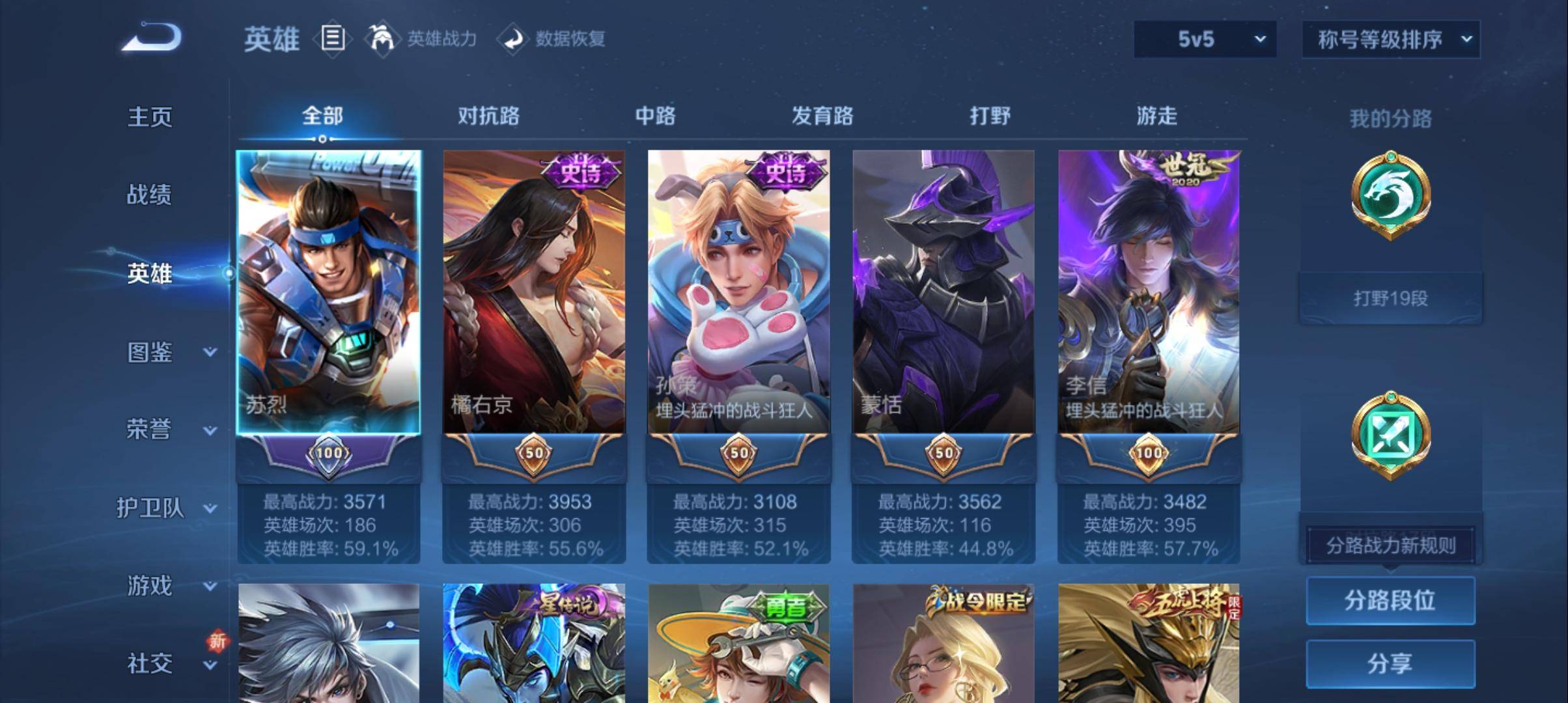Expand the 图鉴 collection menu
The image size is (1568, 703).
163,352
